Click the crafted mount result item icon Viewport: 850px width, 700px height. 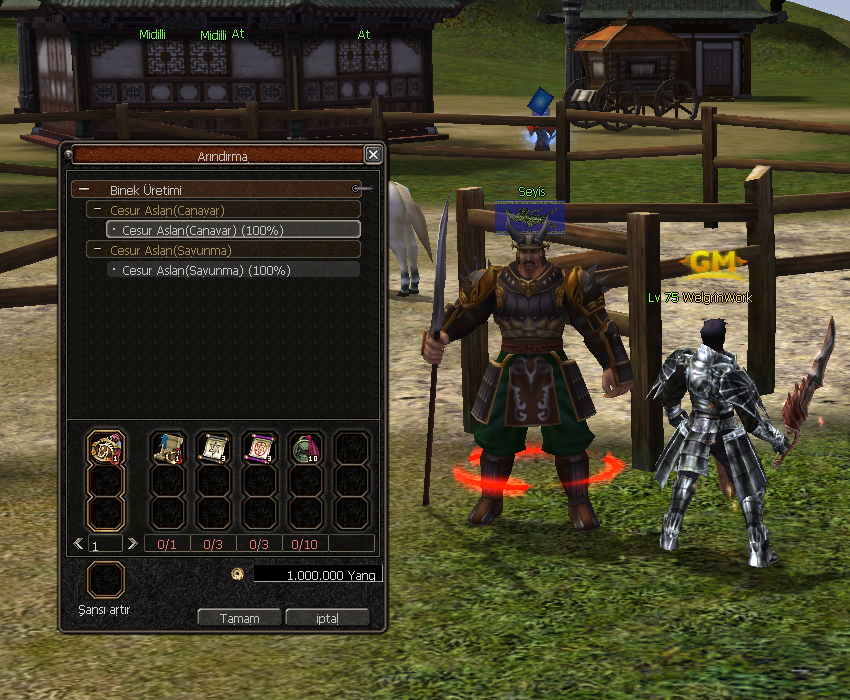pyautogui.click(x=106, y=448)
